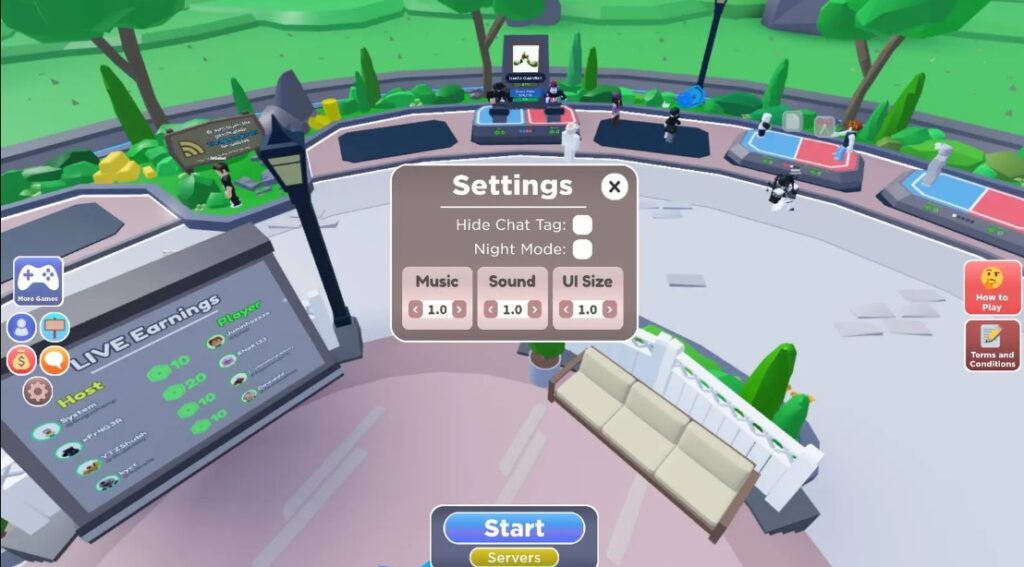The height and width of the screenshot is (567, 1024).
Task: Reduce the UI Size value
Action: (566, 310)
